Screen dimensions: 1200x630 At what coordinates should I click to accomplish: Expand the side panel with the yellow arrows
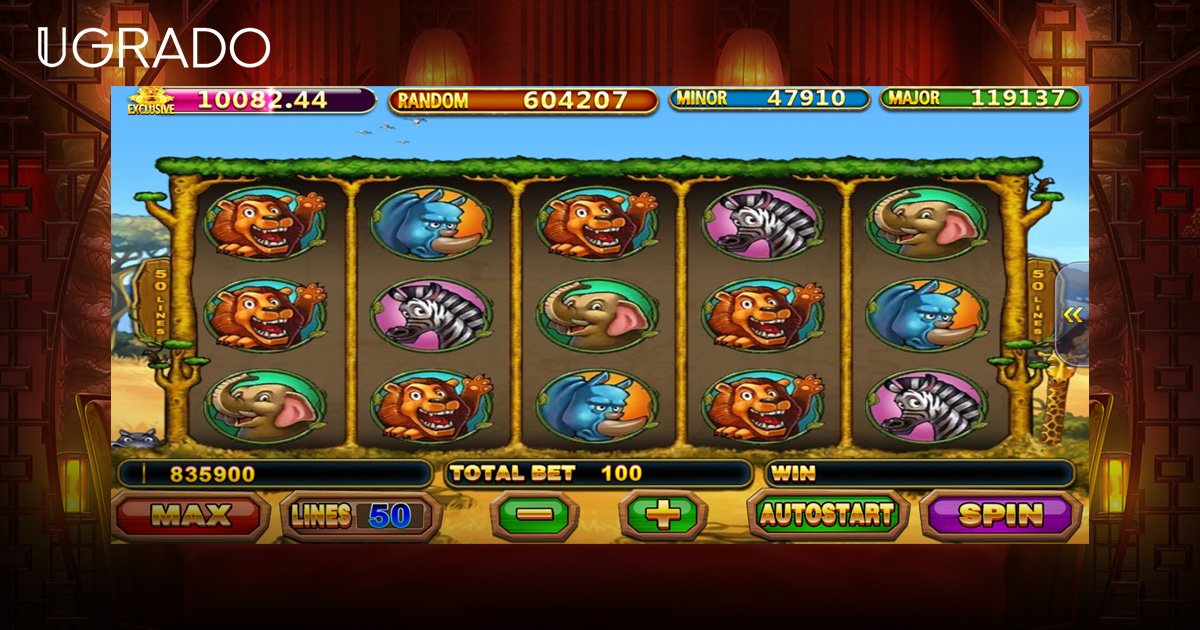1073,315
